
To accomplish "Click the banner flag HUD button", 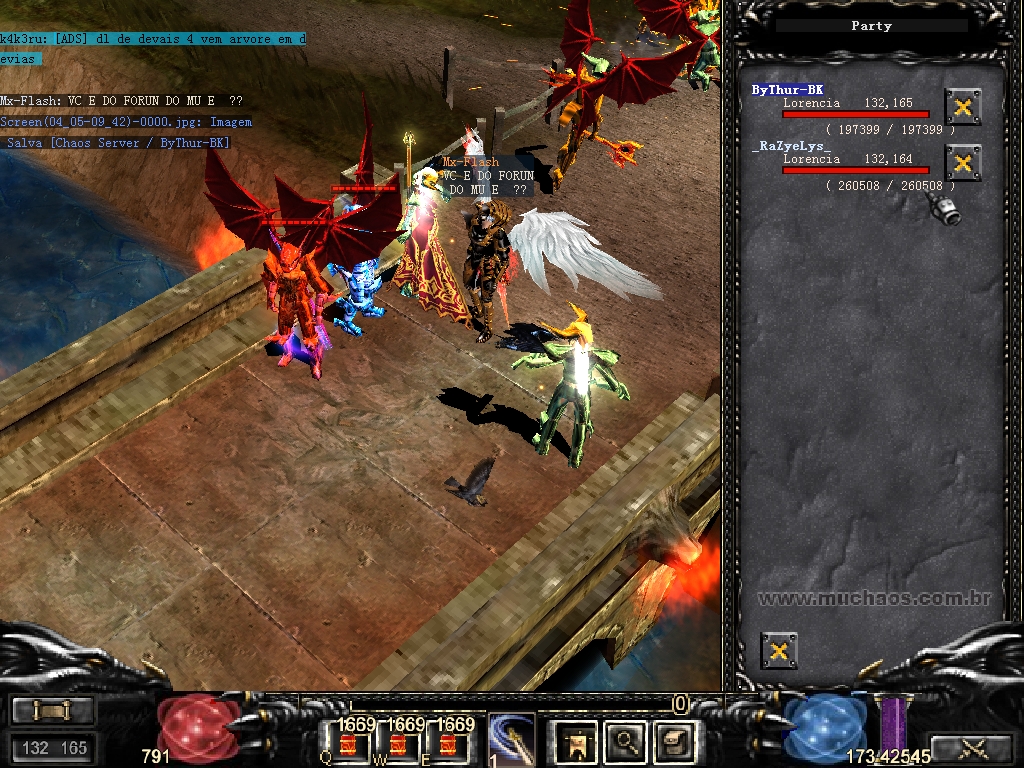I will [576, 743].
